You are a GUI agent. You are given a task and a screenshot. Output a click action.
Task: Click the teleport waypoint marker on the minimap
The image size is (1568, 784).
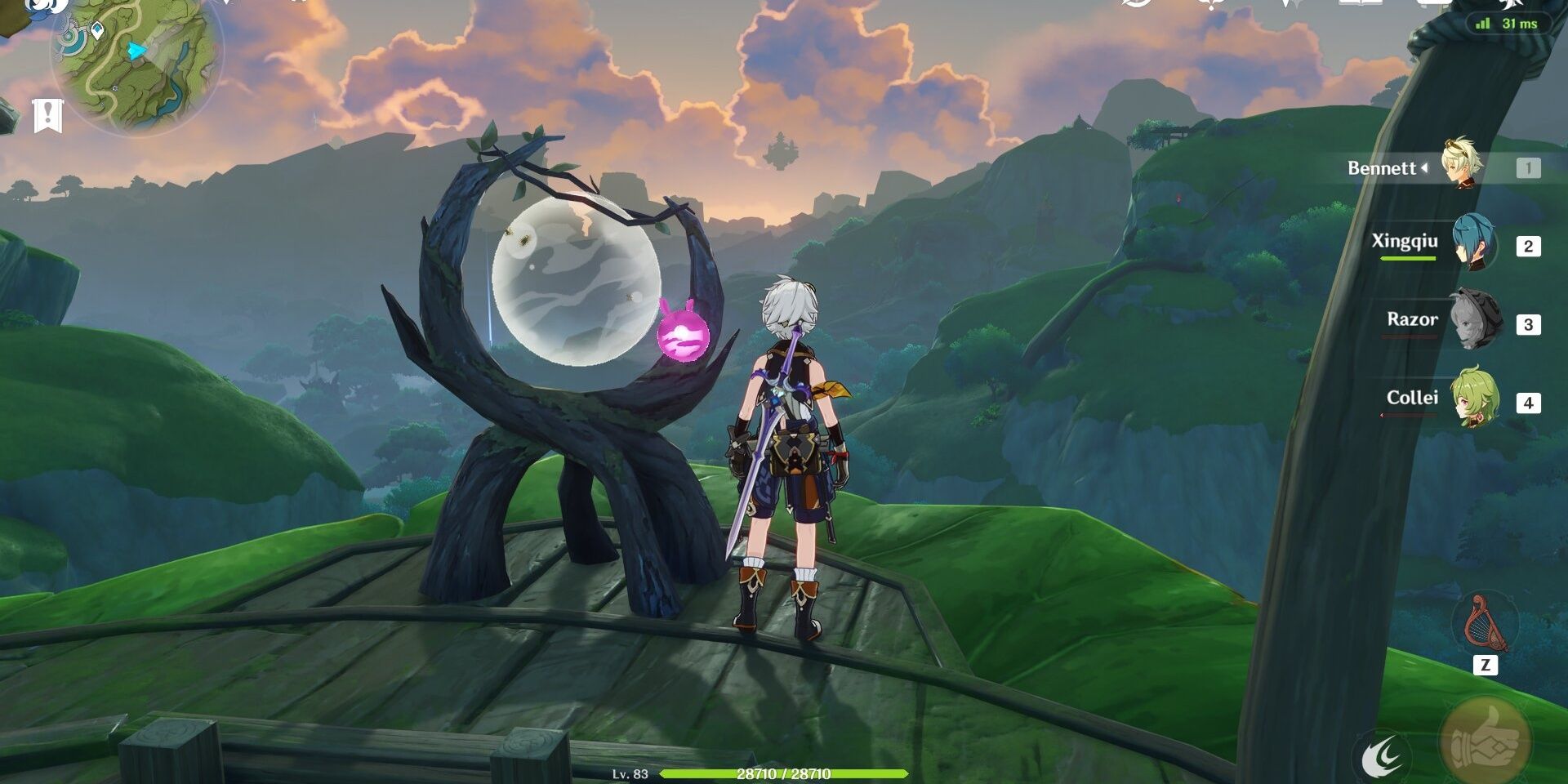click(x=97, y=31)
